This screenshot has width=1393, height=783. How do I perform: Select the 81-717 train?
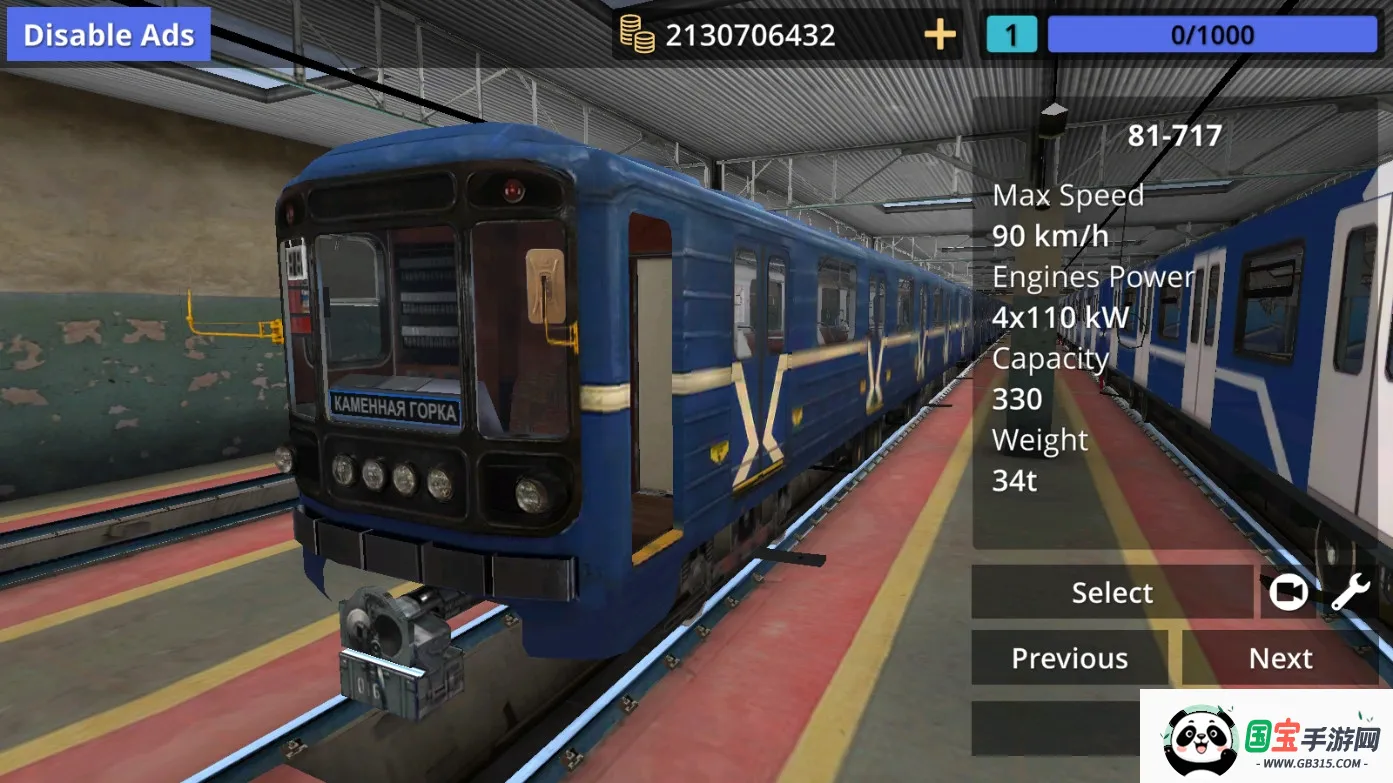tap(1111, 593)
